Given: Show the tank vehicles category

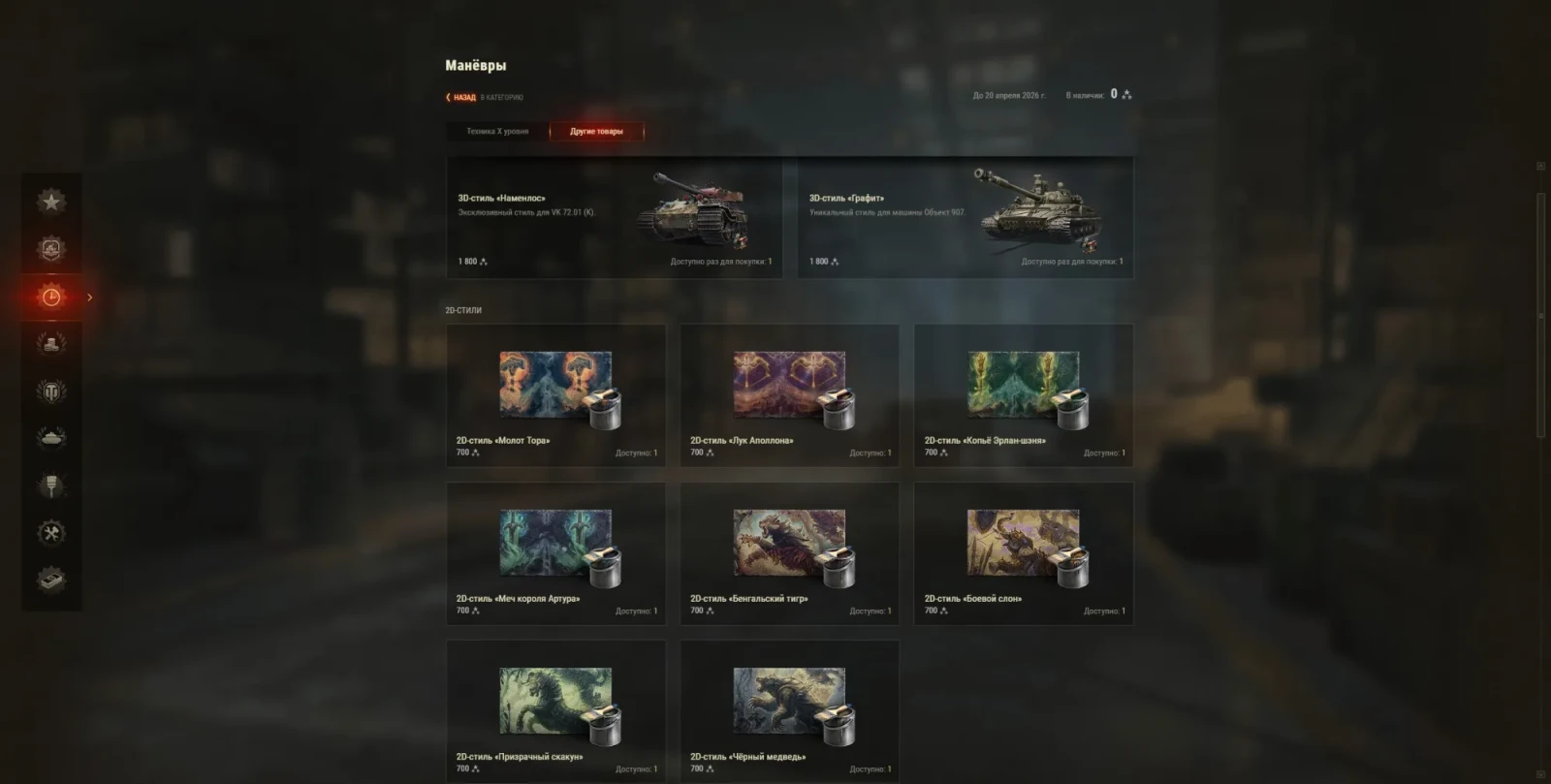Looking at the screenshot, I should pyautogui.click(x=51, y=438).
